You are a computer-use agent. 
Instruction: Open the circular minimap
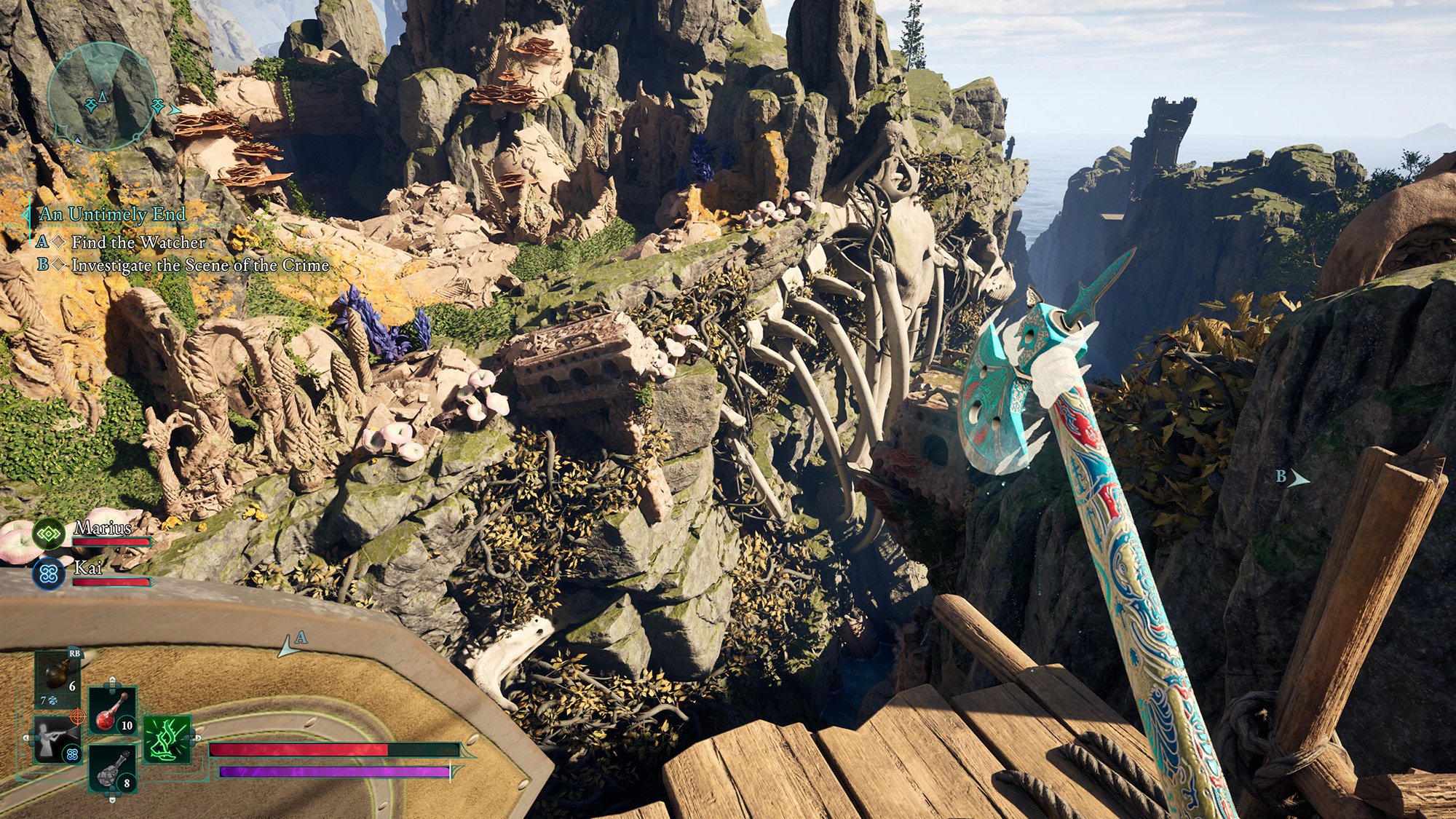point(101,95)
